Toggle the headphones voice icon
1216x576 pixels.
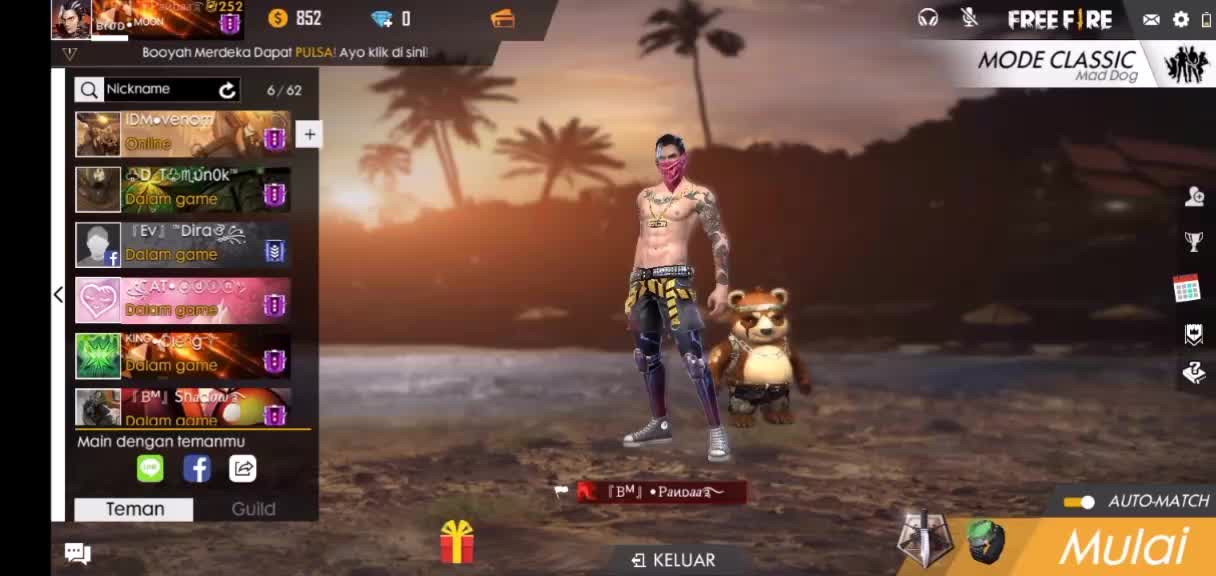[x=928, y=18]
